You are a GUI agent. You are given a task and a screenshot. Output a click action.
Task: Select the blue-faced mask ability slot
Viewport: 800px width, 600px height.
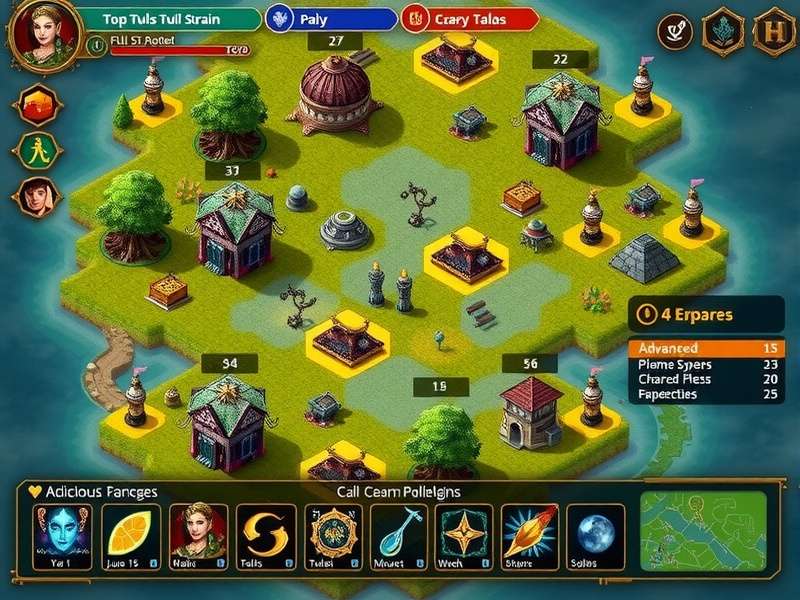tap(62, 536)
